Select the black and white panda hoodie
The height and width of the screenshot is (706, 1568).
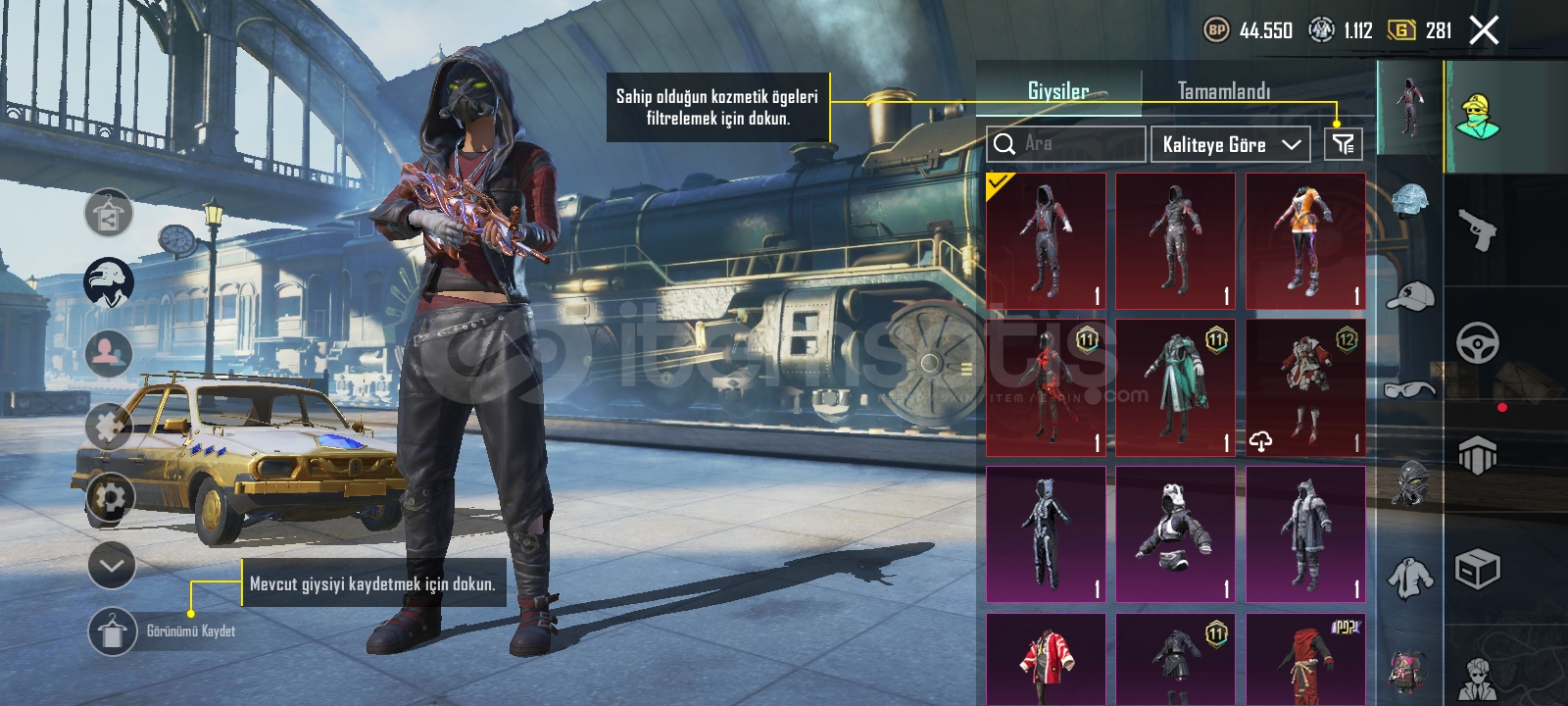pyautogui.click(x=1175, y=534)
